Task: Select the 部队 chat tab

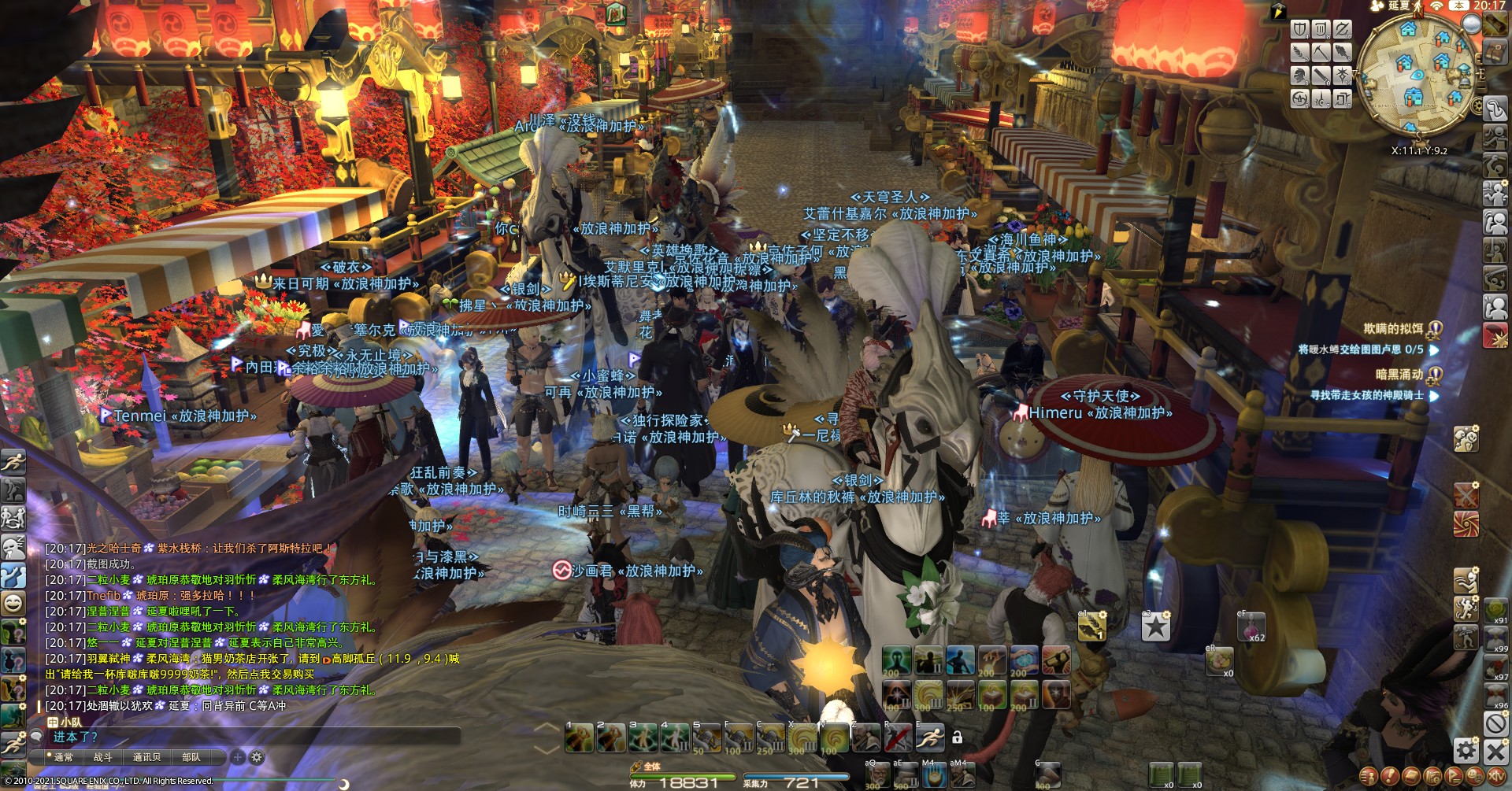Action: (x=191, y=757)
